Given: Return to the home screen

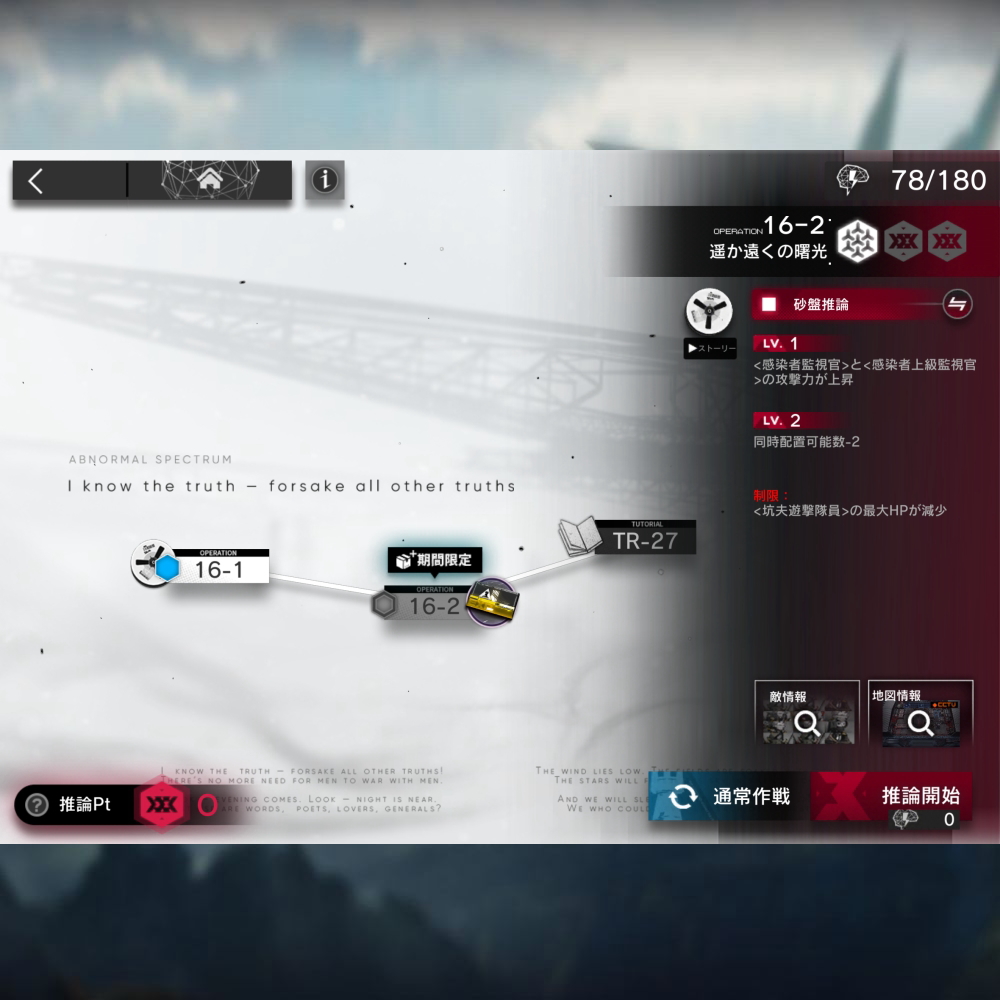Looking at the screenshot, I should [x=210, y=181].
